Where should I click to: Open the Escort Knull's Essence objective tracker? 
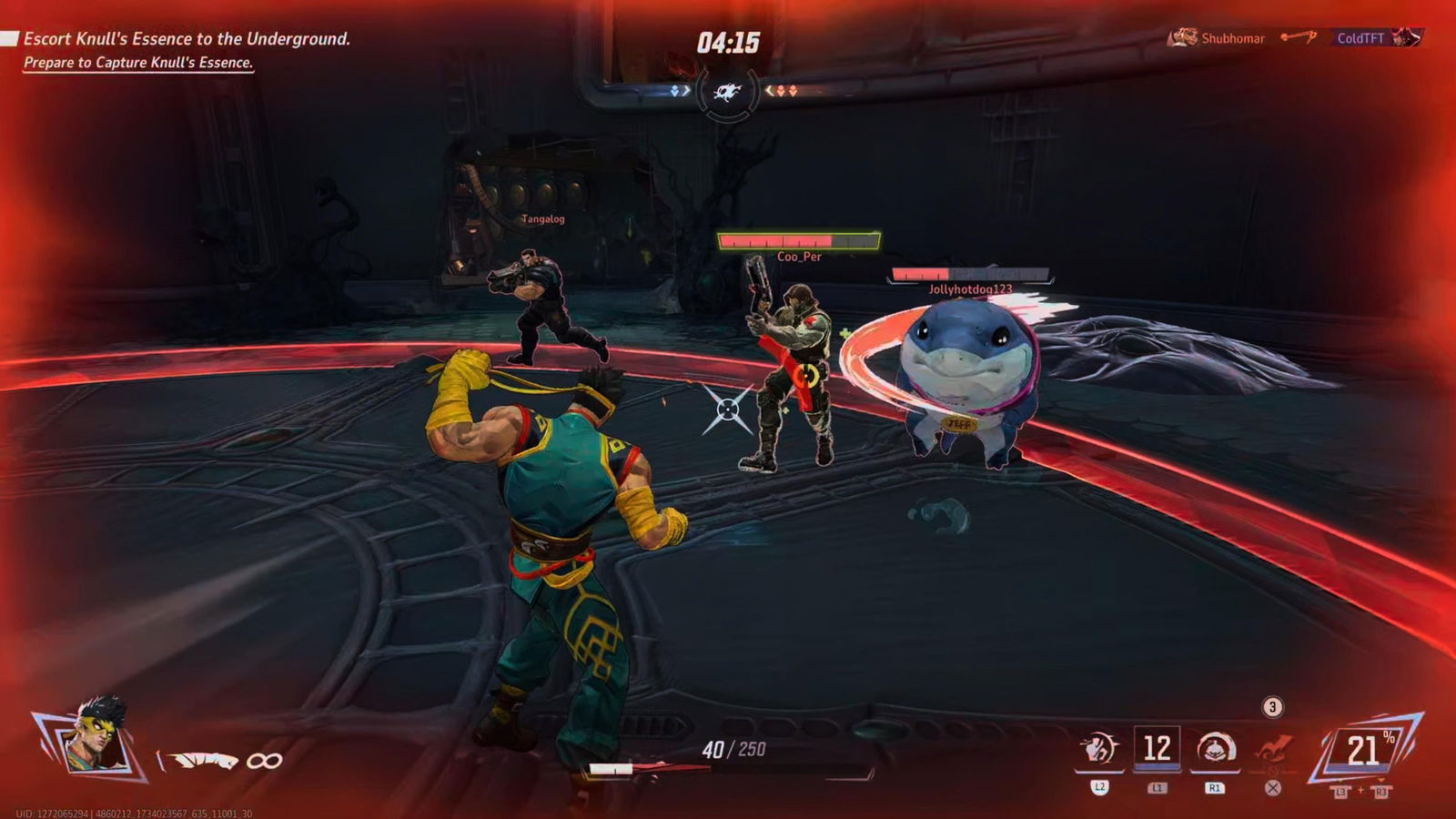(x=187, y=39)
